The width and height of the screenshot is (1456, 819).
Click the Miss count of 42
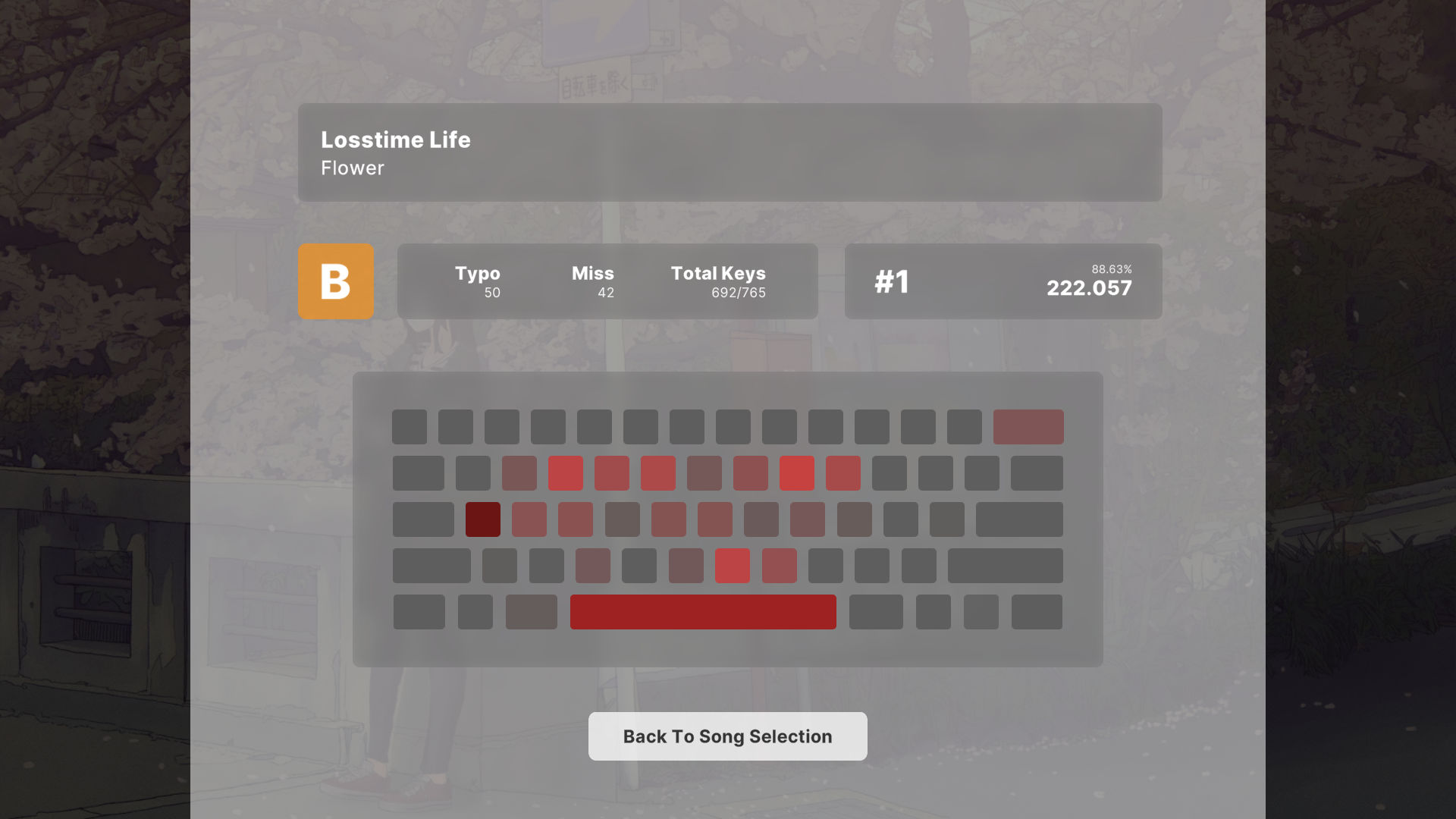(604, 293)
